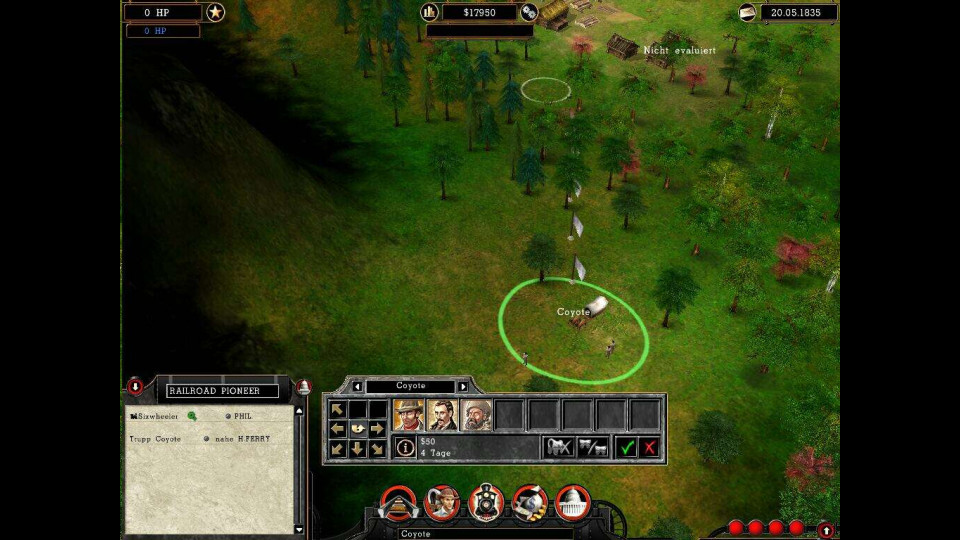Pick the grey-bearded man portrait

tap(476, 414)
